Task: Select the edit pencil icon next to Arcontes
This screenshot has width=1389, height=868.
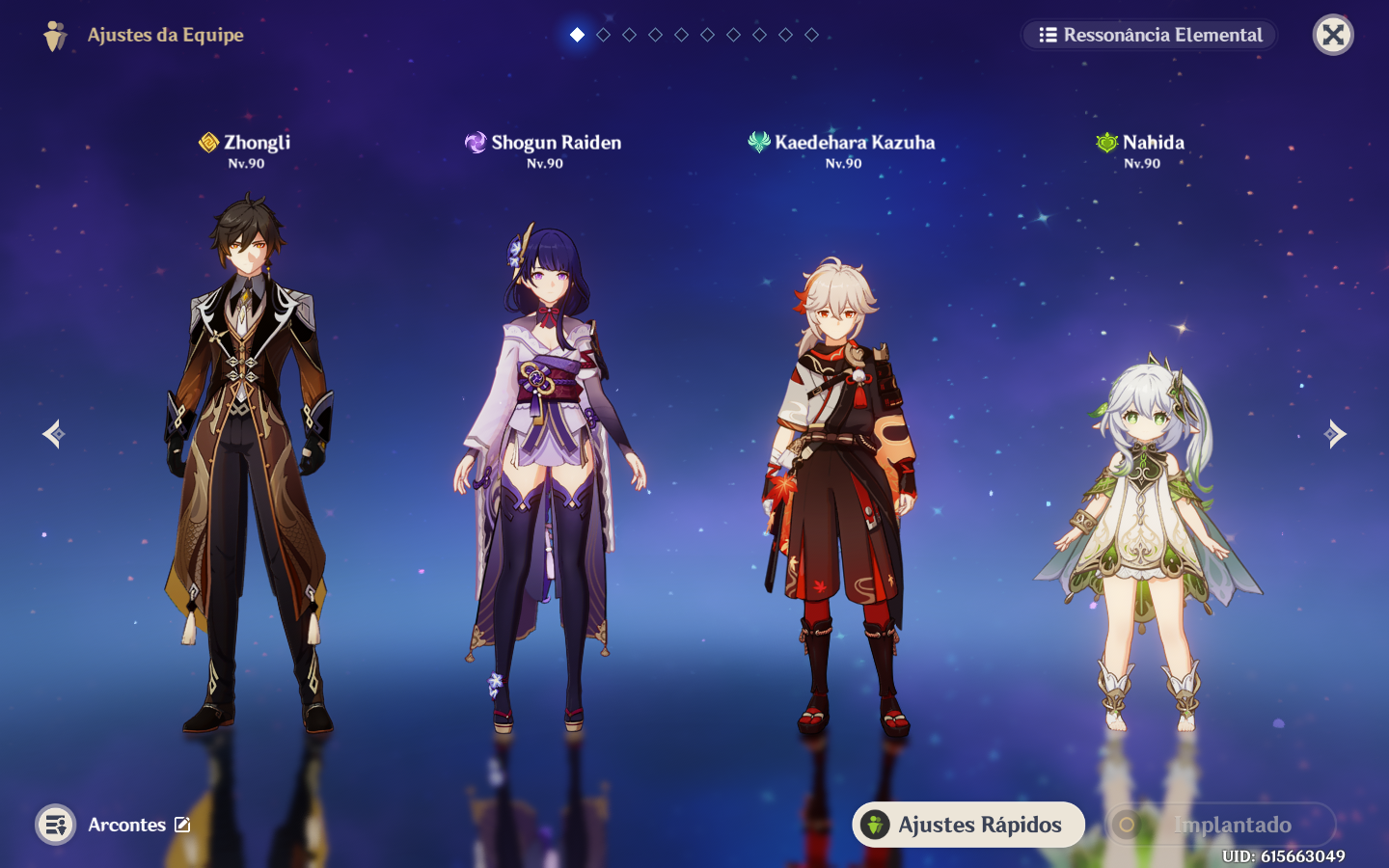Action: (183, 824)
